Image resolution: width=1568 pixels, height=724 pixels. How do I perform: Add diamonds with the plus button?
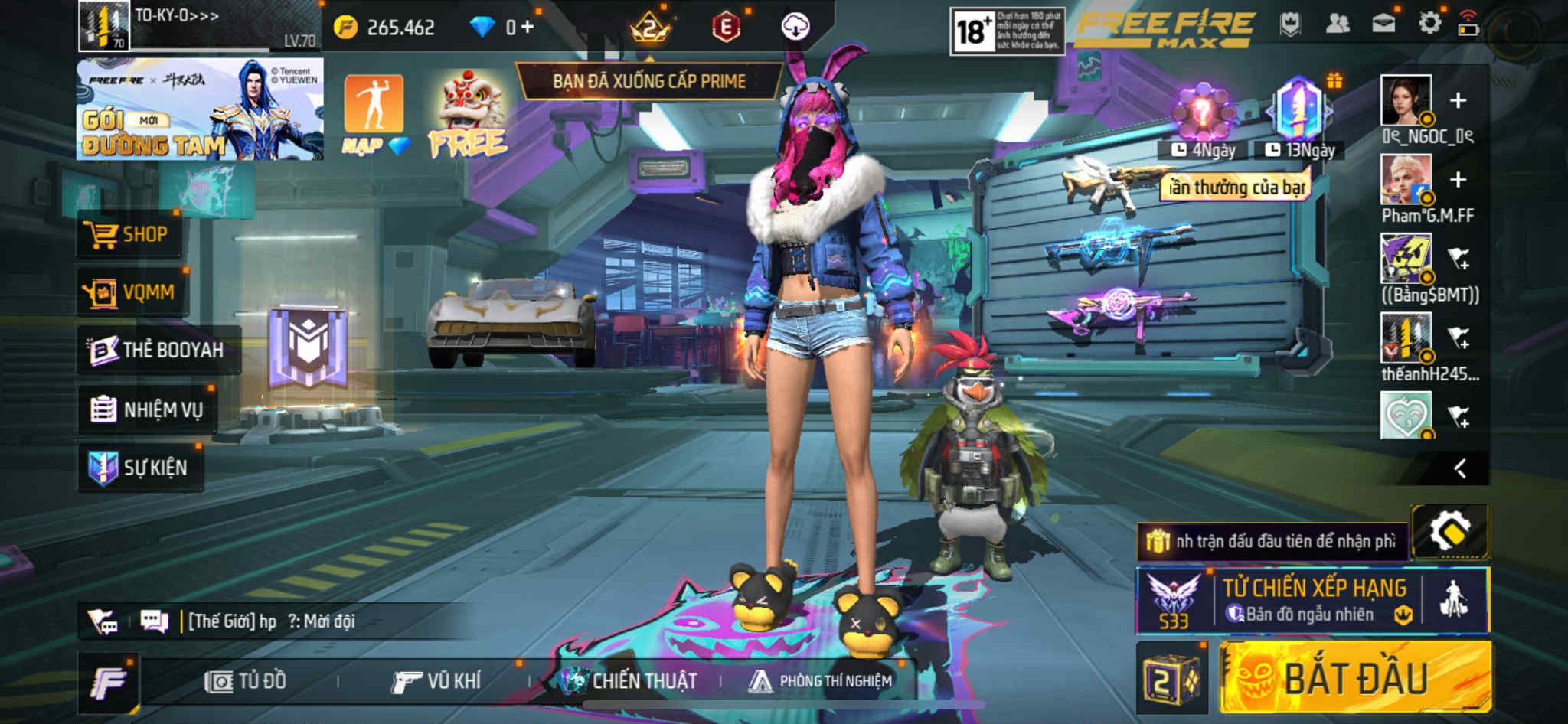528,27
